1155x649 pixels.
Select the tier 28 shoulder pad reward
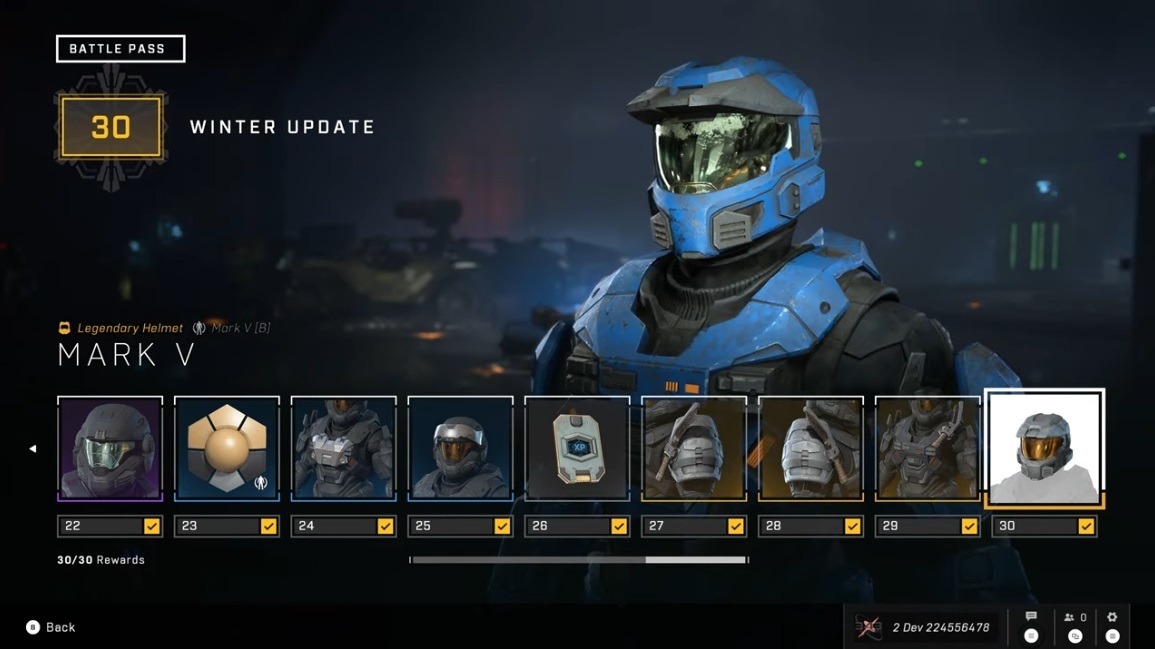click(811, 447)
